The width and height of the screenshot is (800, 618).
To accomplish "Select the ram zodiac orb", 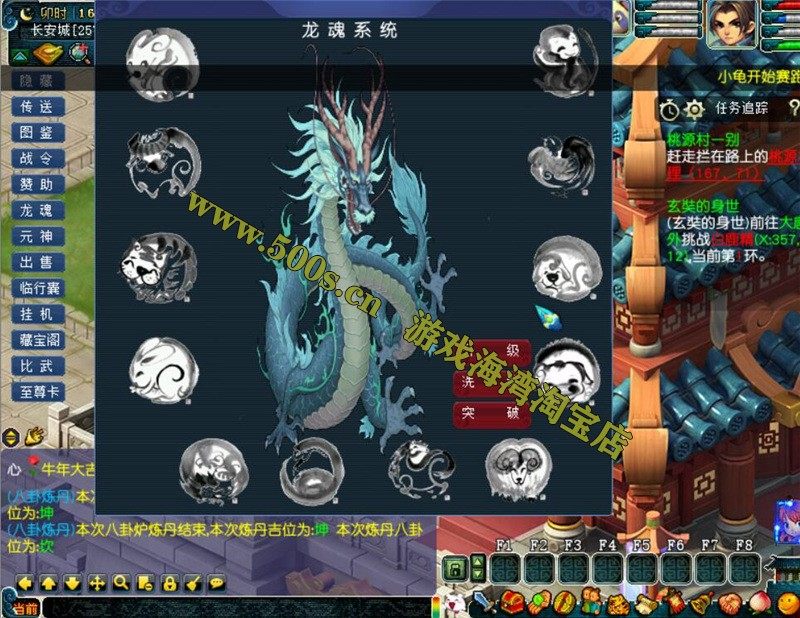I will click(x=518, y=469).
